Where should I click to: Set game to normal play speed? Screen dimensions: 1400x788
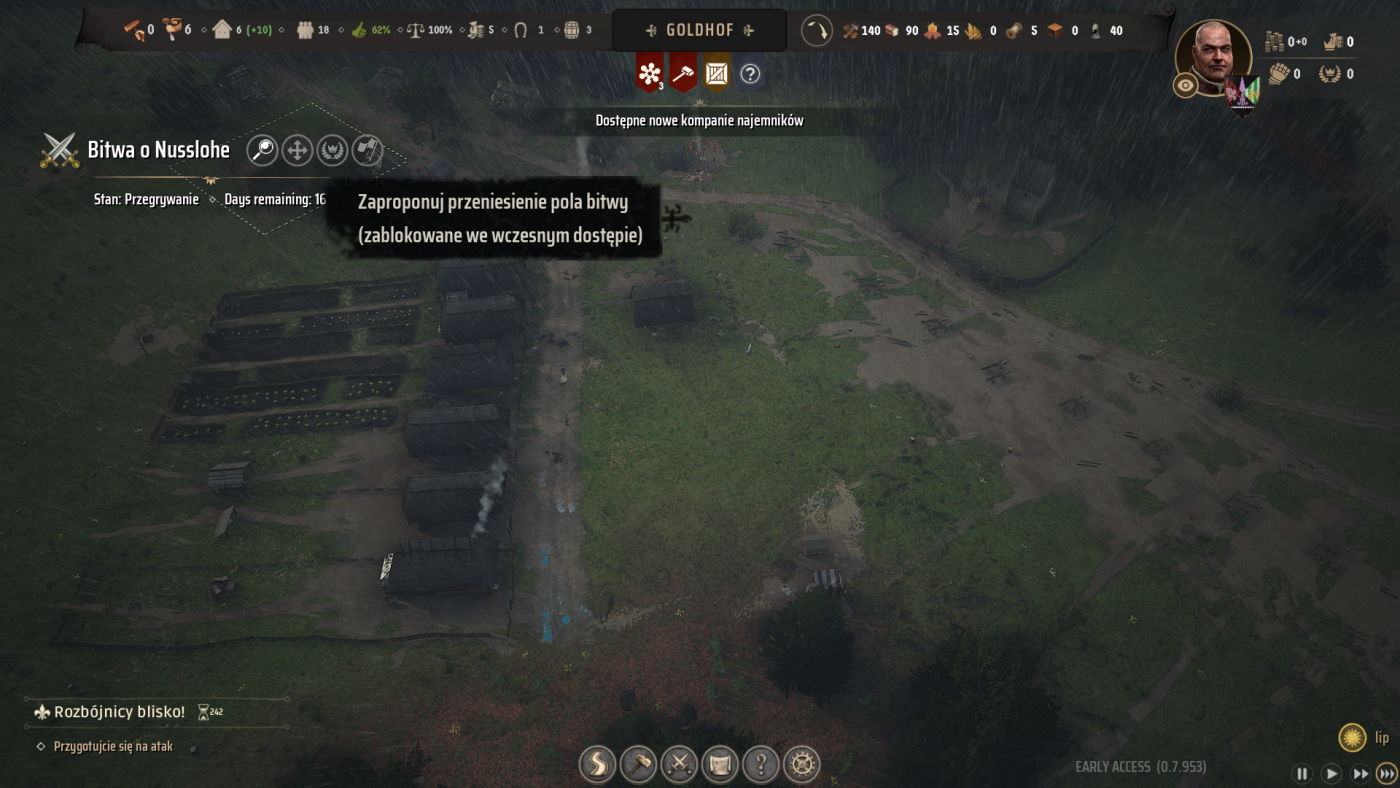(x=1331, y=773)
